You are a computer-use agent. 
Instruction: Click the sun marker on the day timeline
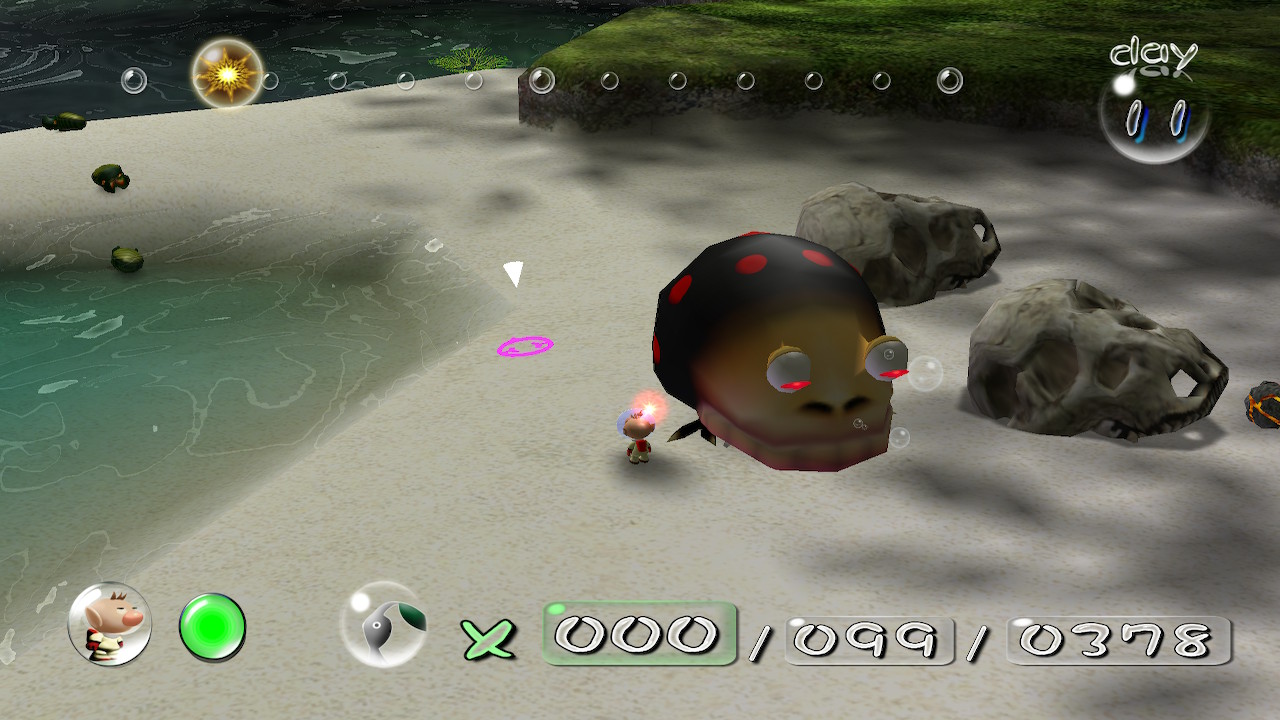point(228,74)
